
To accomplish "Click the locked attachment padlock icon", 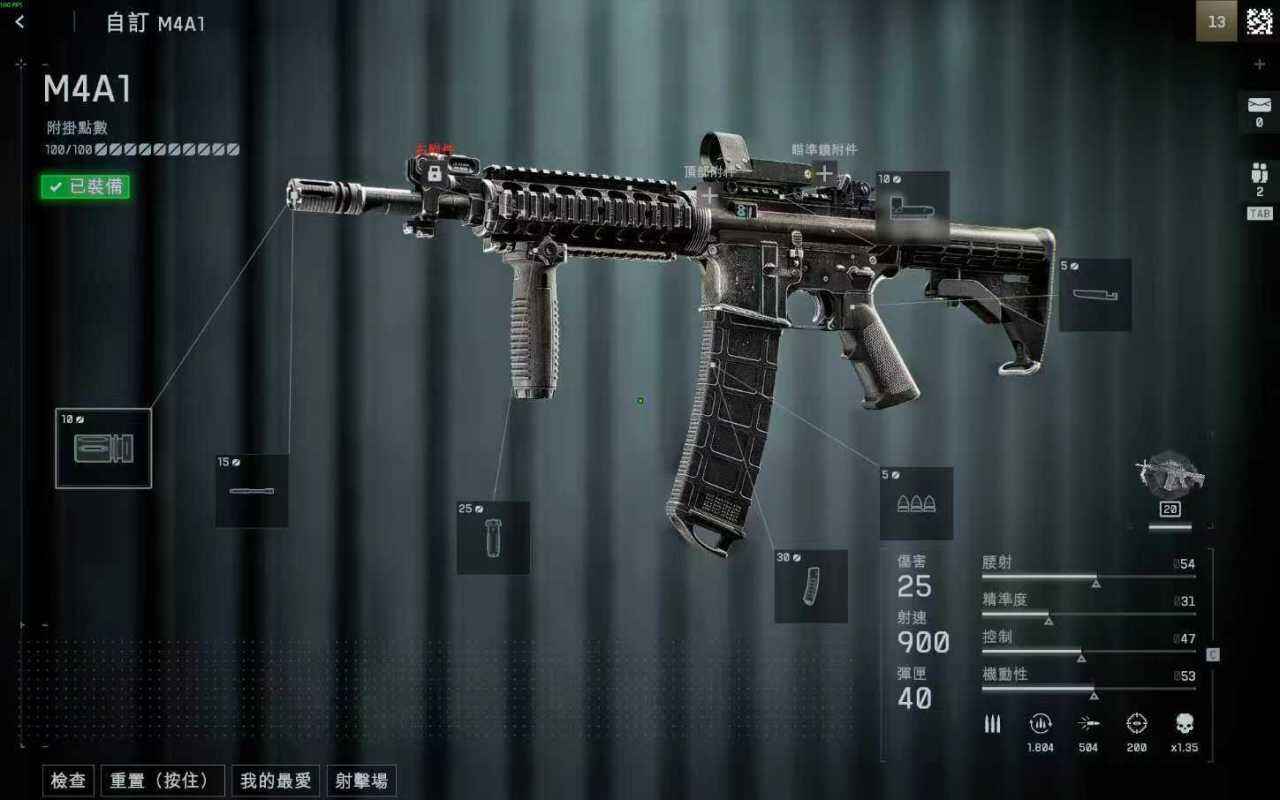I will pyautogui.click(x=435, y=173).
